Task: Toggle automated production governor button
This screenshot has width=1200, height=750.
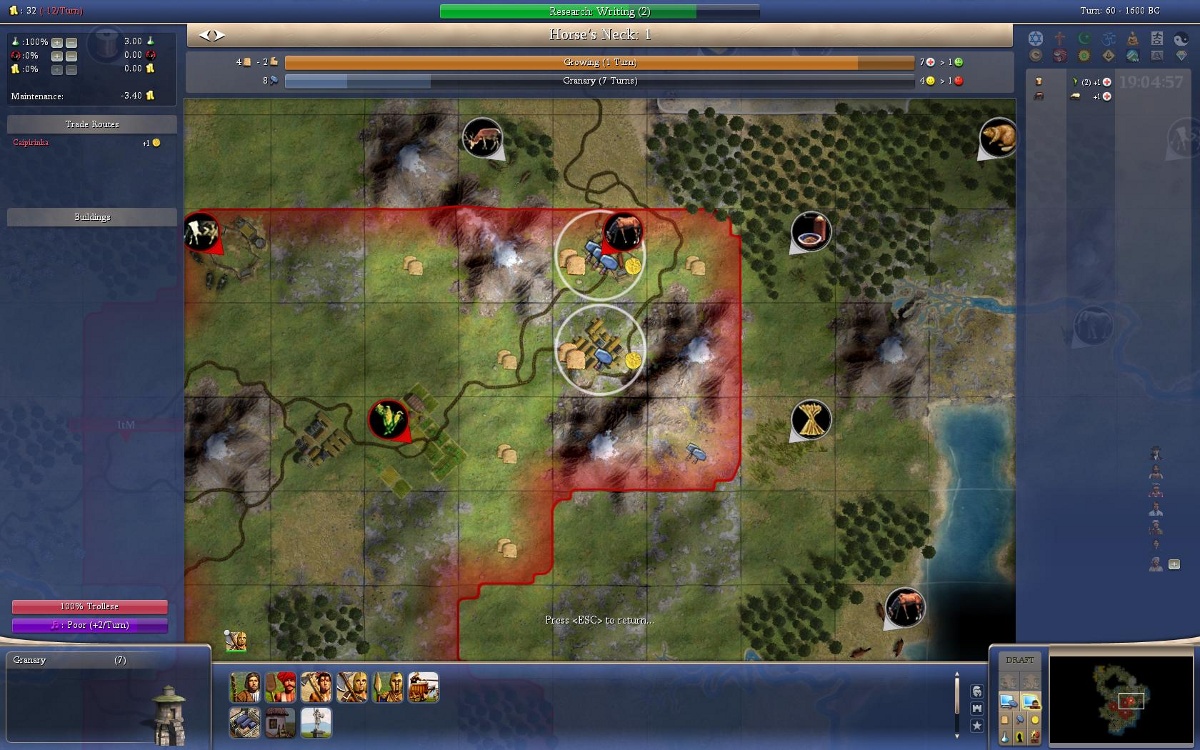Action: click(x=1008, y=700)
